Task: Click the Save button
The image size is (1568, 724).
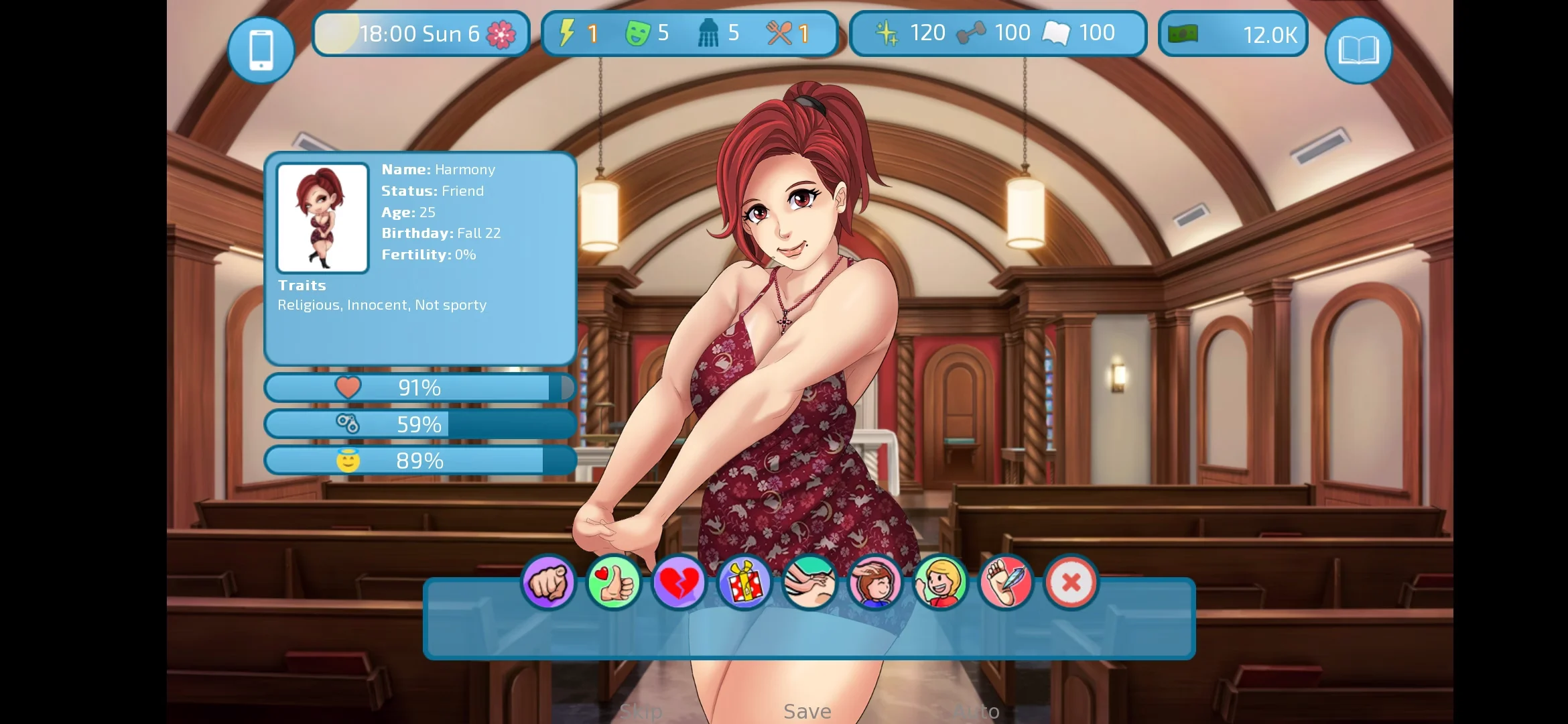Action: tap(807, 711)
